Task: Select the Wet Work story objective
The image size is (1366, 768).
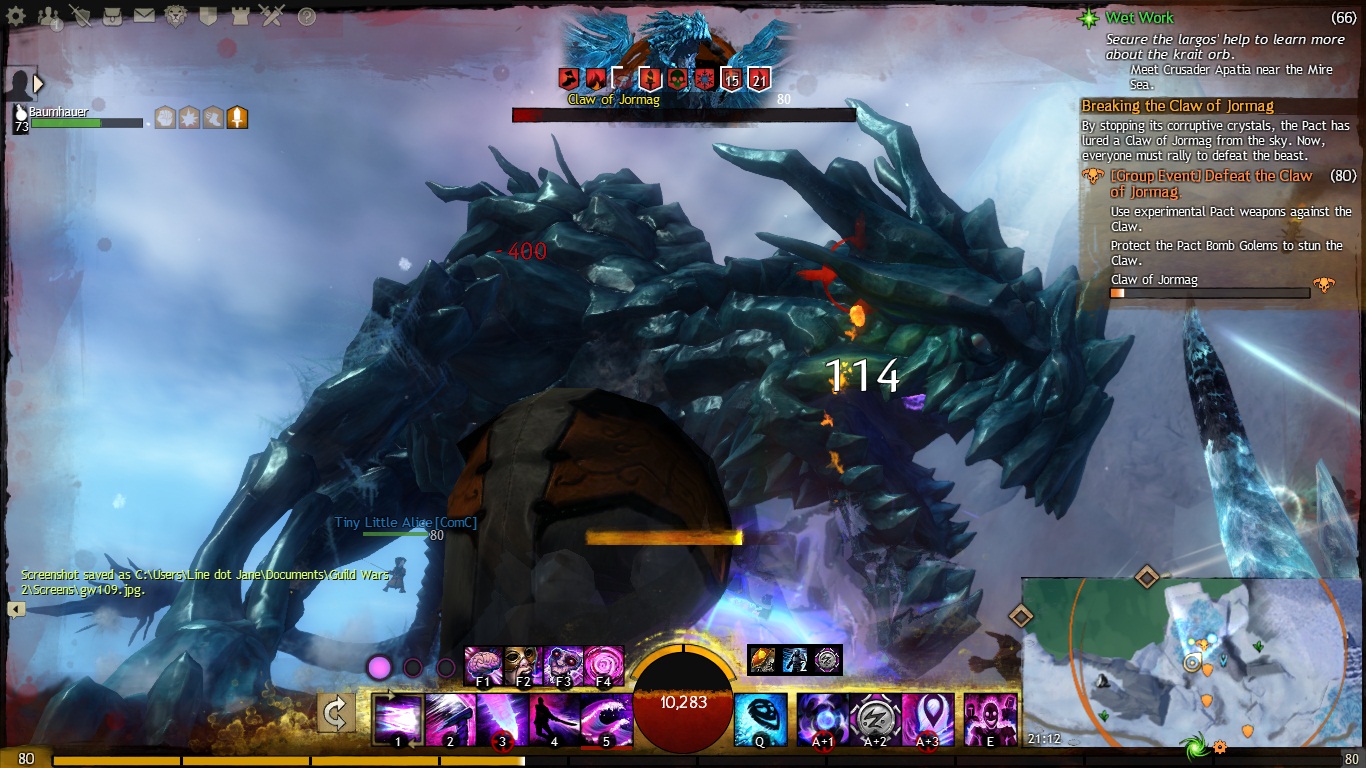Action: click(x=1139, y=18)
